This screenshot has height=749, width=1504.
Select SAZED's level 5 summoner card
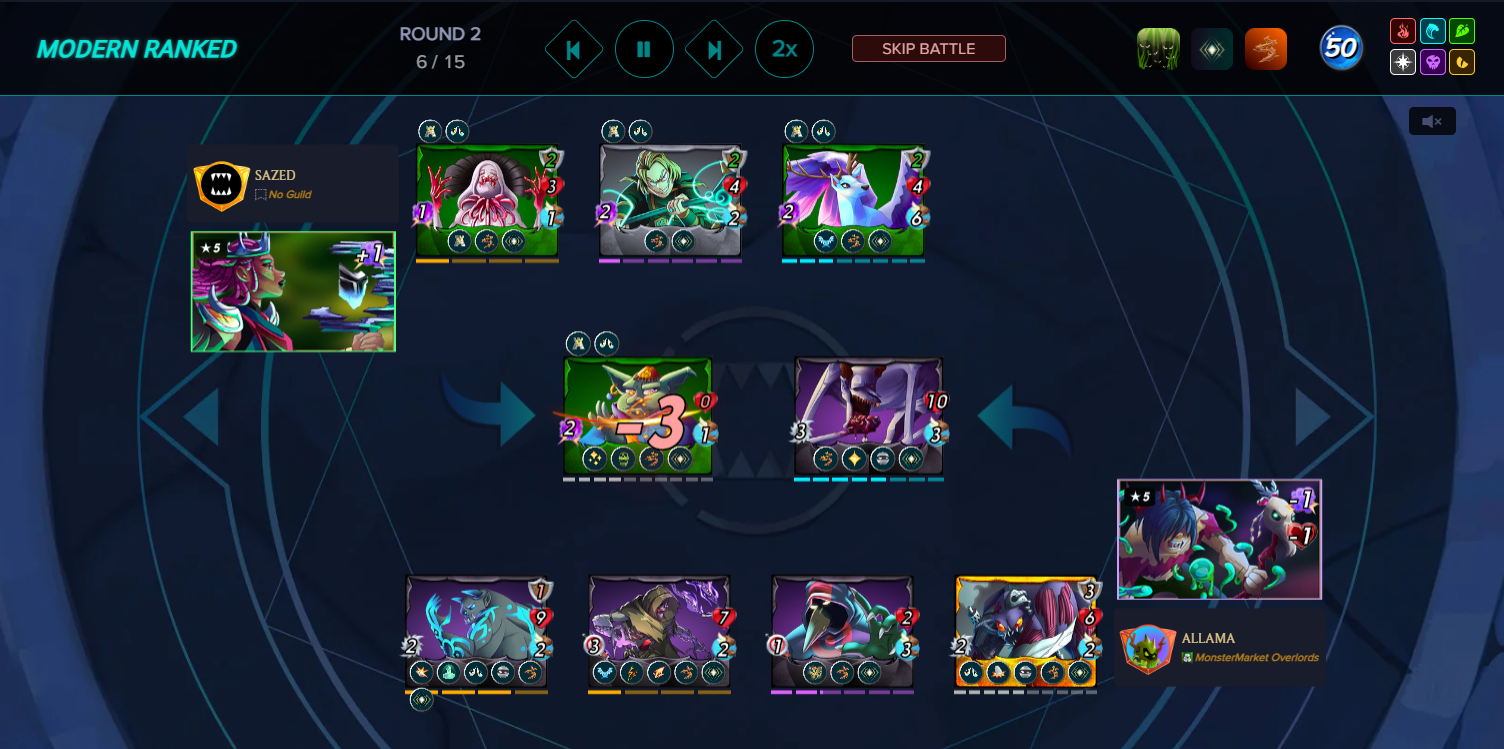tap(292, 291)
